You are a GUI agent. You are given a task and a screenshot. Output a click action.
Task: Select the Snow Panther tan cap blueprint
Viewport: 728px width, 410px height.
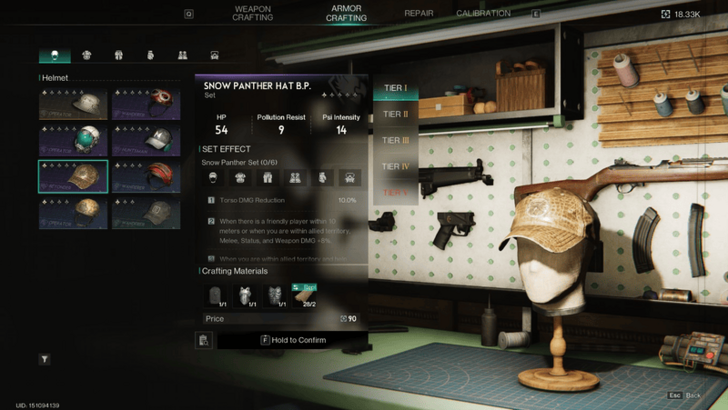point(73,176)
